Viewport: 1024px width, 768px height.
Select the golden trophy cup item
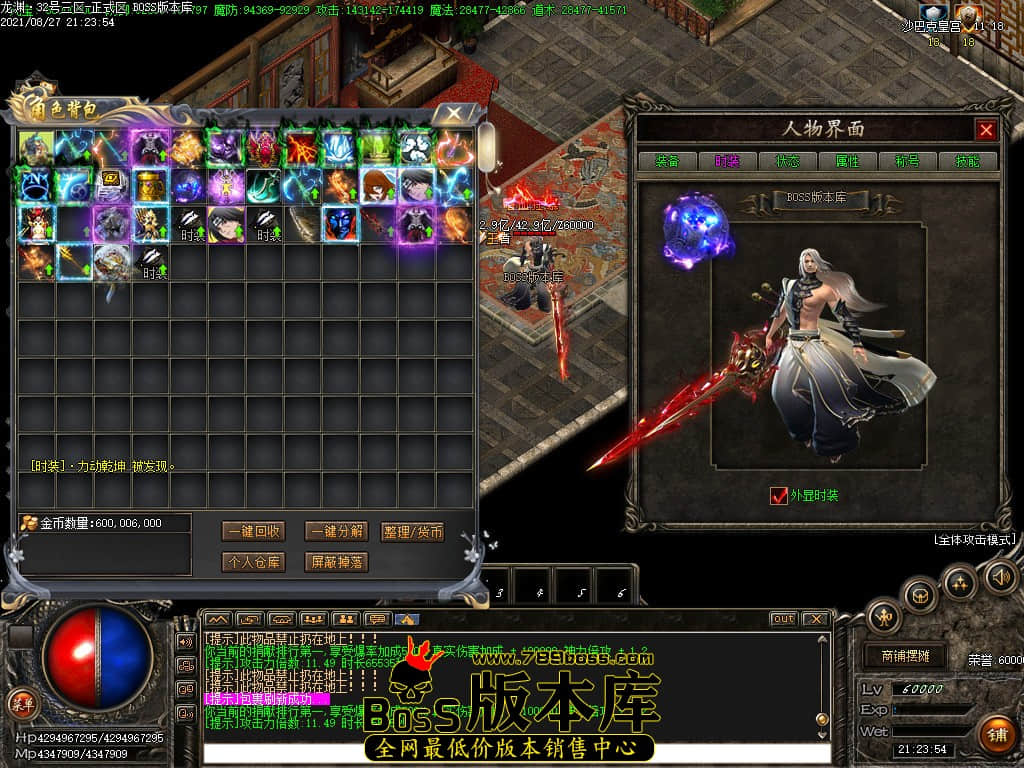tap(149, 186)
